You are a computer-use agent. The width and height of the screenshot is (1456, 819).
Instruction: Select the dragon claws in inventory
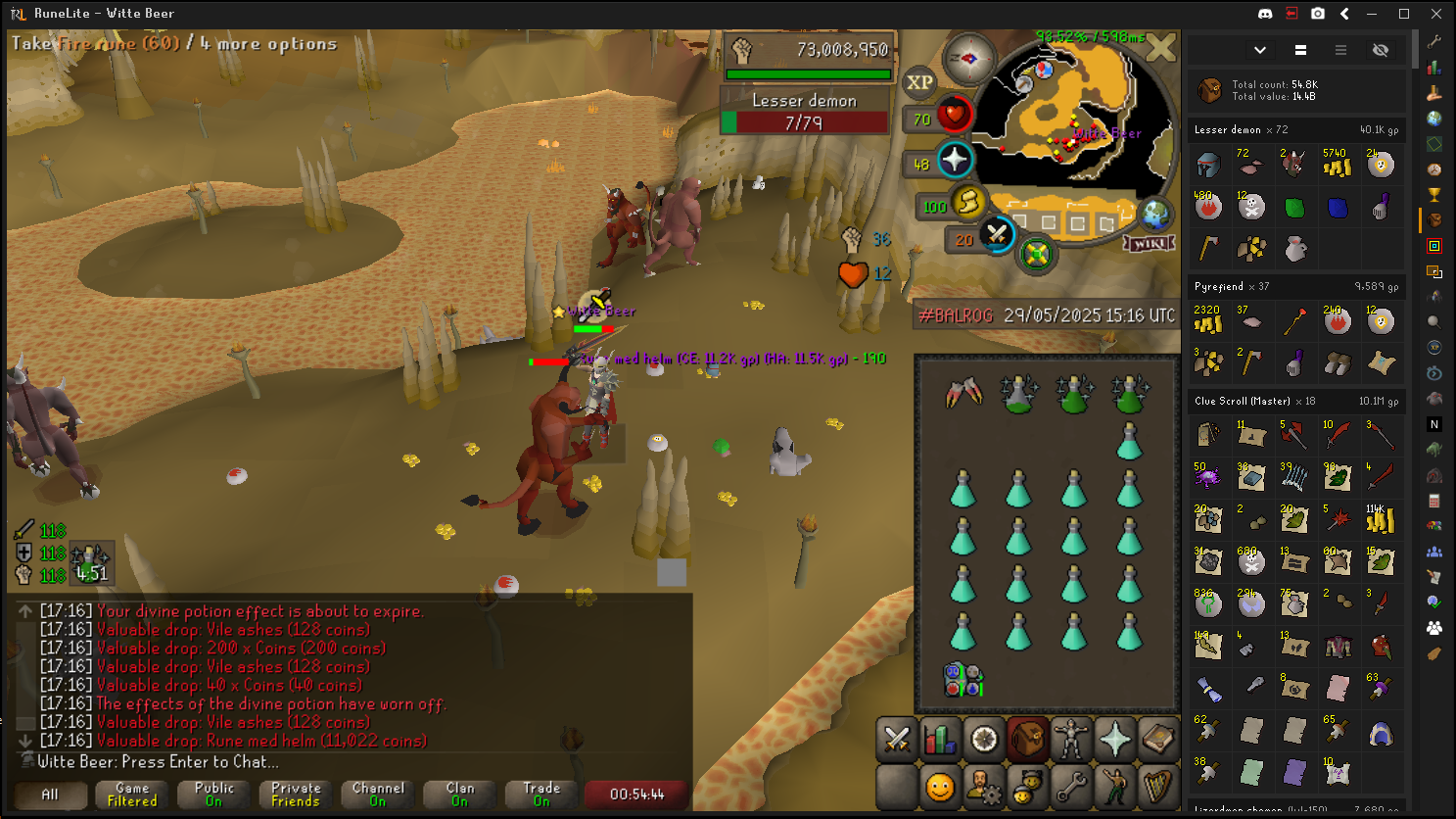963,393
